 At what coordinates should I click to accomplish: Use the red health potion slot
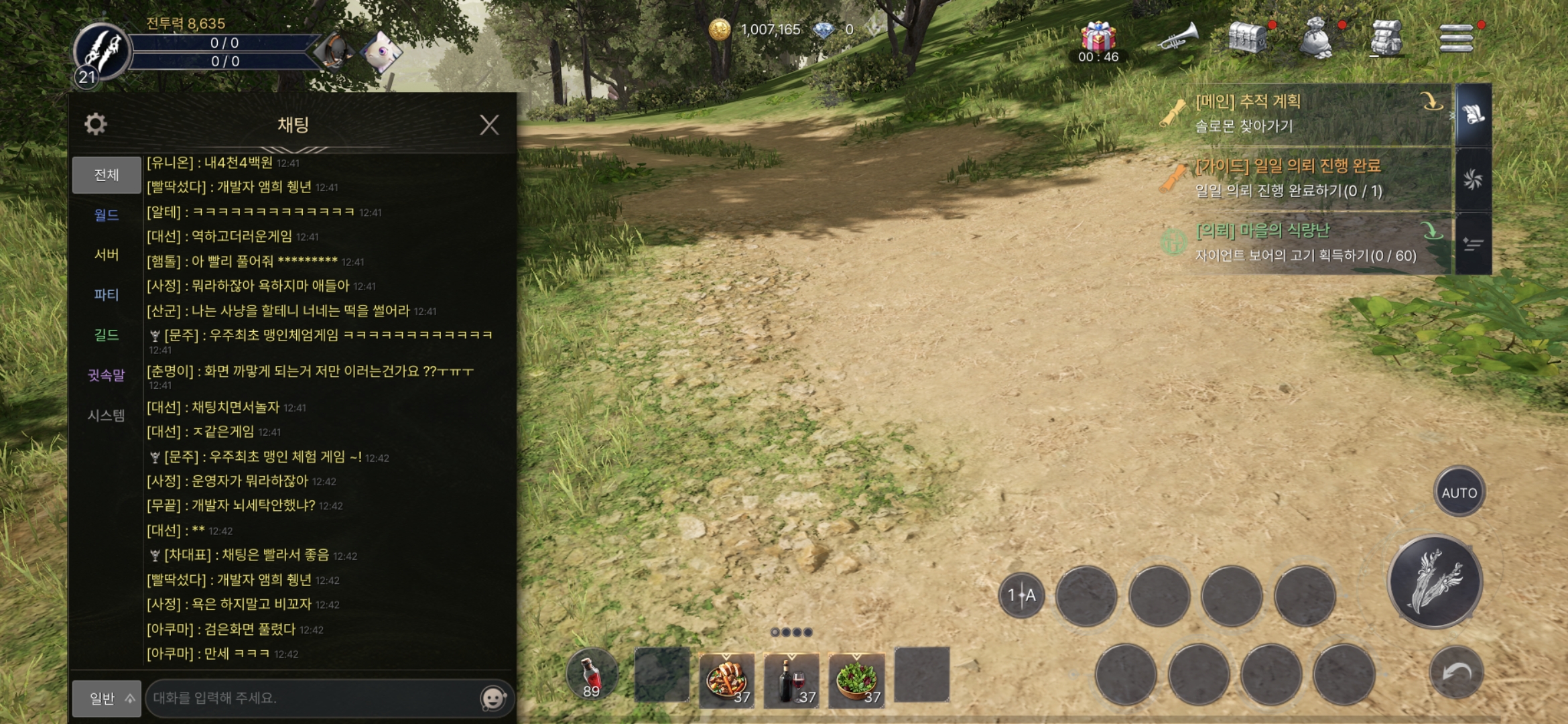pos(591,674)
